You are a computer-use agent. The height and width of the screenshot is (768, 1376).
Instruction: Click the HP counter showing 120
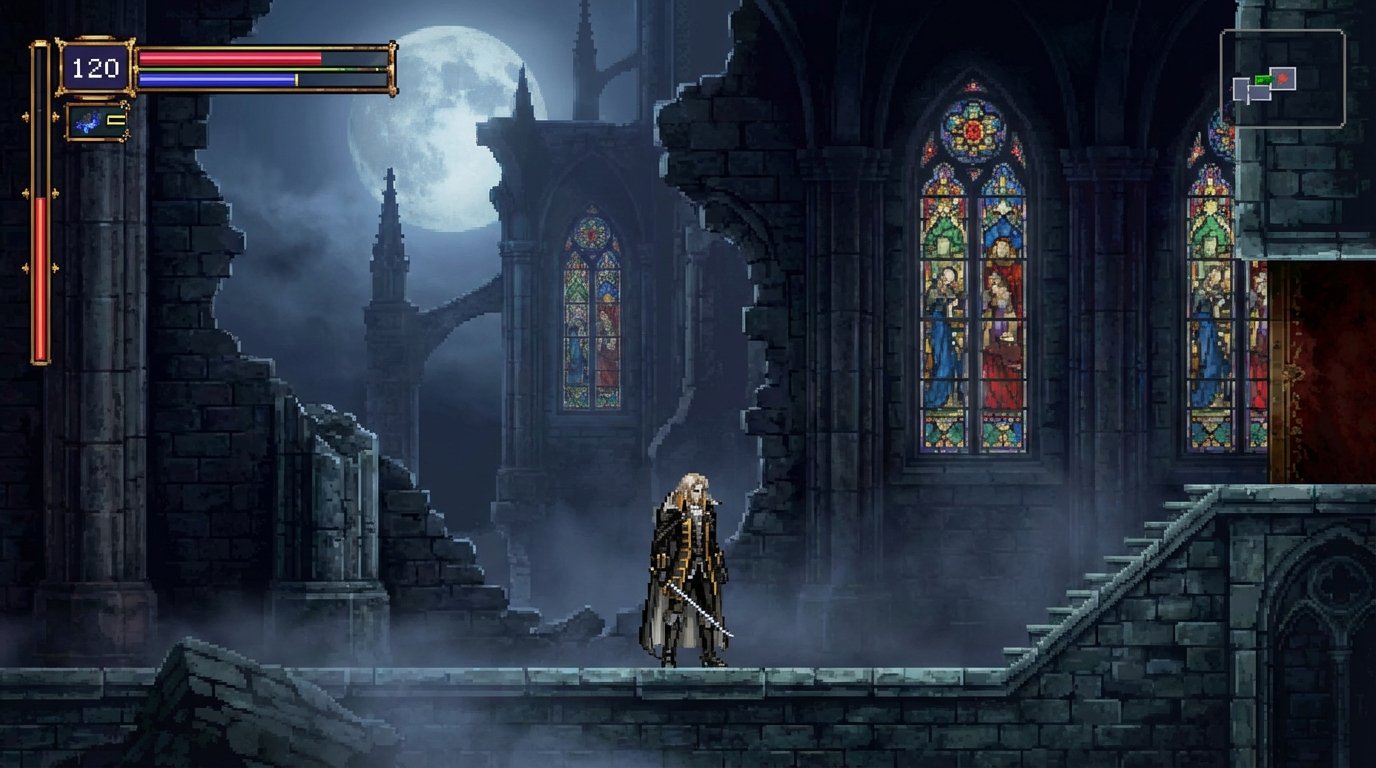pos(95,65)
